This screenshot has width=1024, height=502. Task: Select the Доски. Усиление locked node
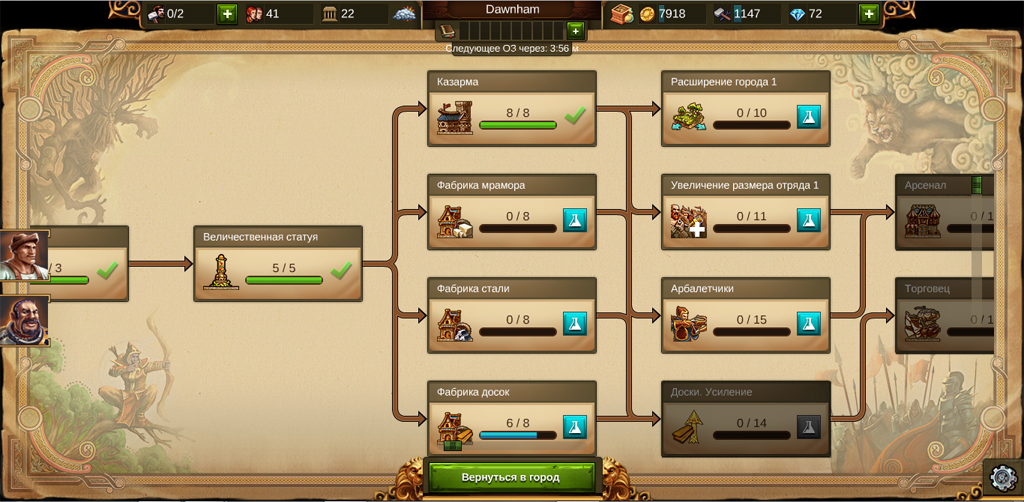[x=745, y=418]
